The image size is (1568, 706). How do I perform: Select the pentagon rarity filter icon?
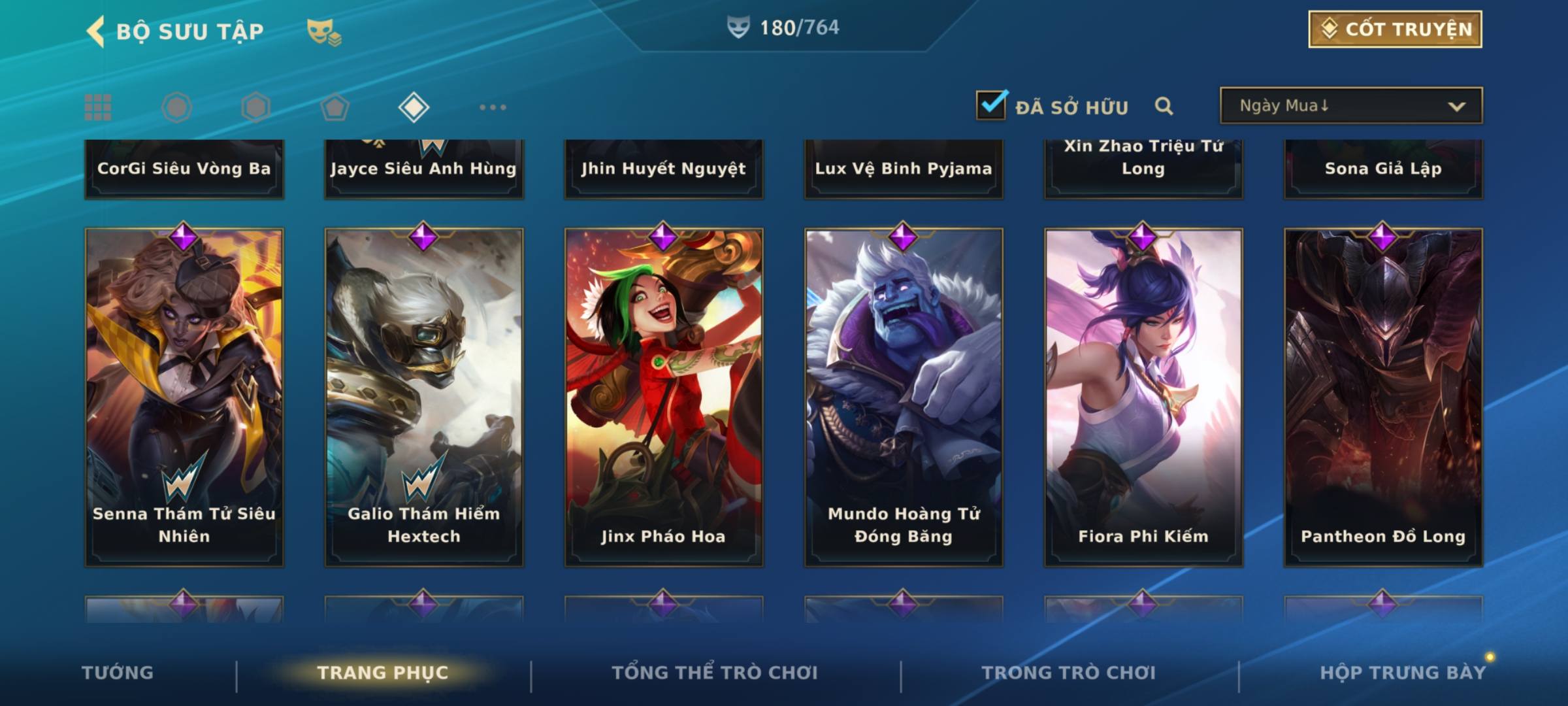point(335,107)
